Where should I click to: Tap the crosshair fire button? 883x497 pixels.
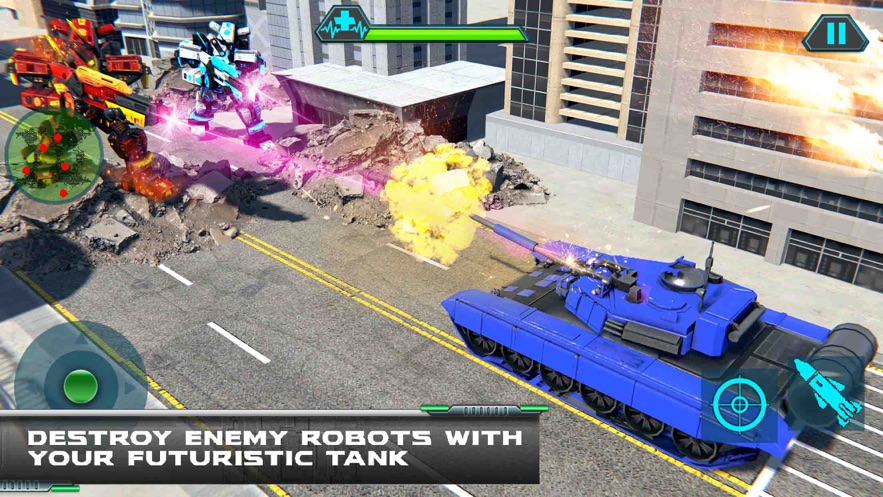coord(739,405)
